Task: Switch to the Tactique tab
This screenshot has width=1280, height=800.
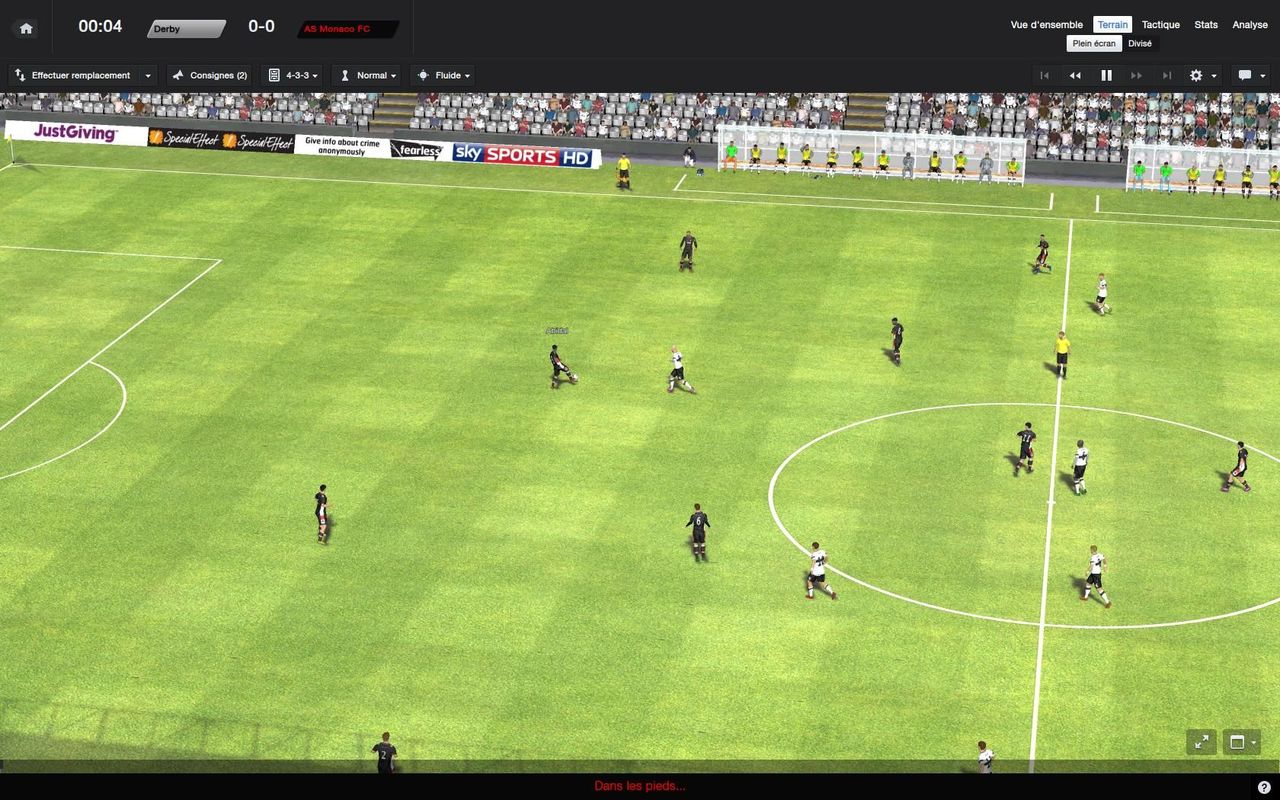Action: 1160,25
